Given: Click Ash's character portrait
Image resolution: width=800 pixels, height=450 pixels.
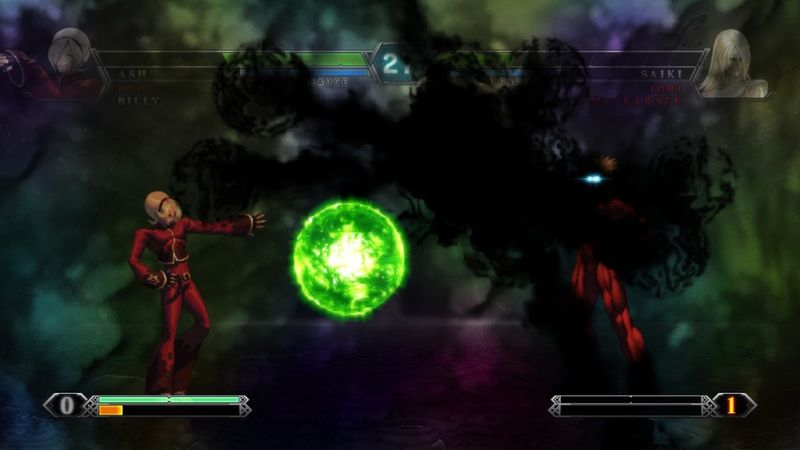Looking at the screenshot, I should (67, 60).
